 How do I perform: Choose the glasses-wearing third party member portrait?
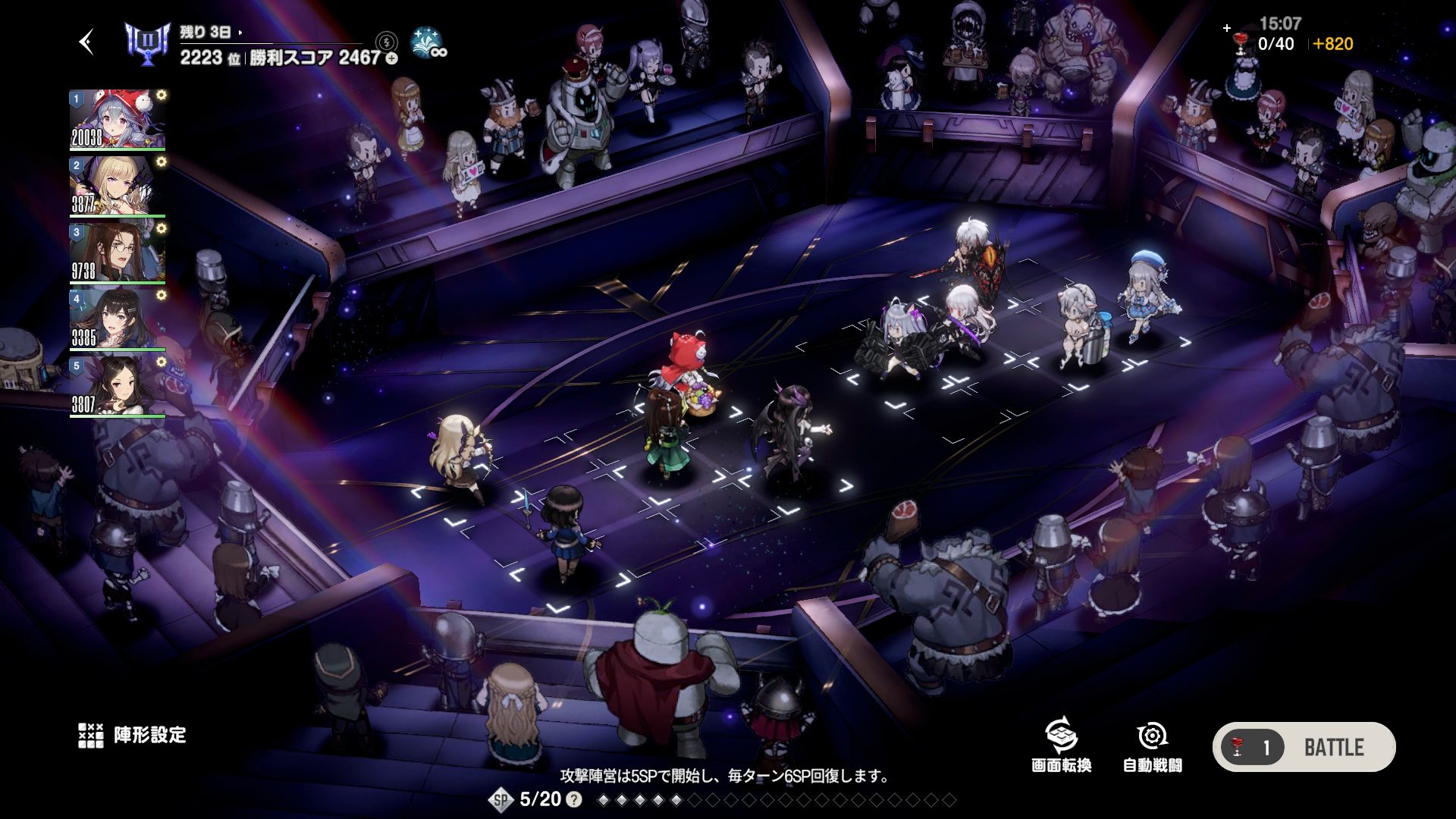117,253
